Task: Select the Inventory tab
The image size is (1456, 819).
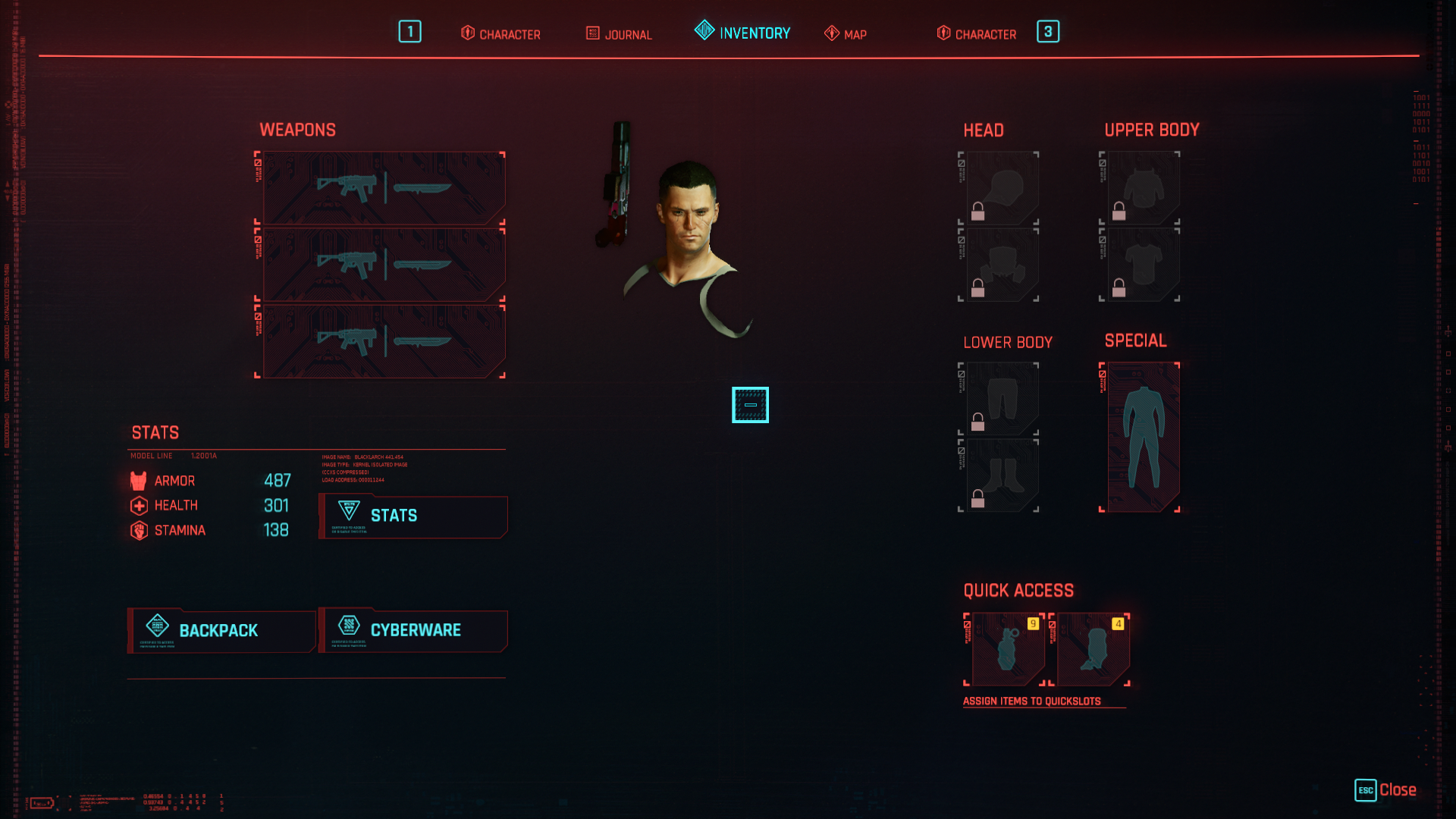Action: [x=742, y=33]
